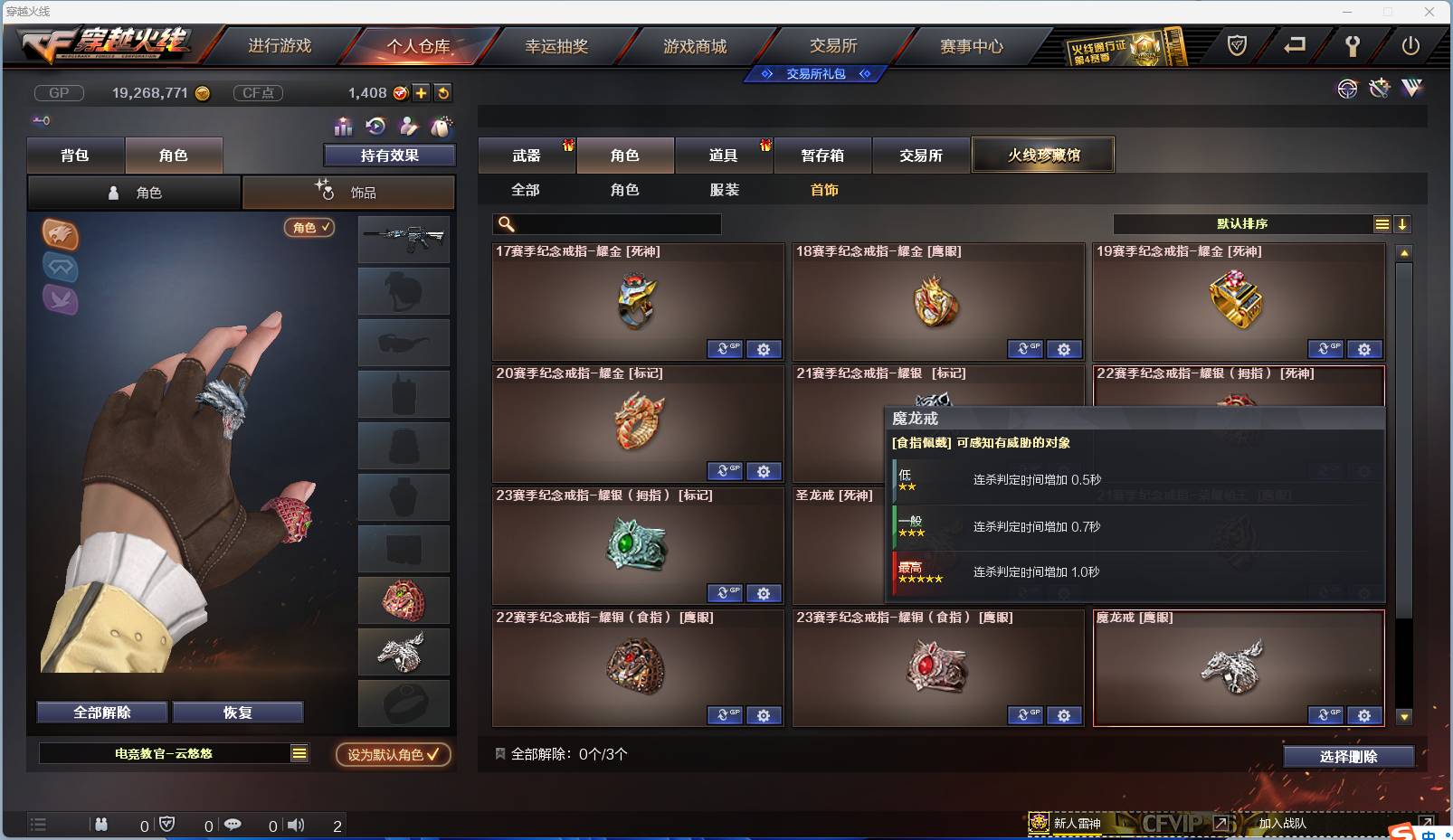Switch to the 游戏商城 menu
Viewport: 1453px width, 840px height.
coord(697,45)
